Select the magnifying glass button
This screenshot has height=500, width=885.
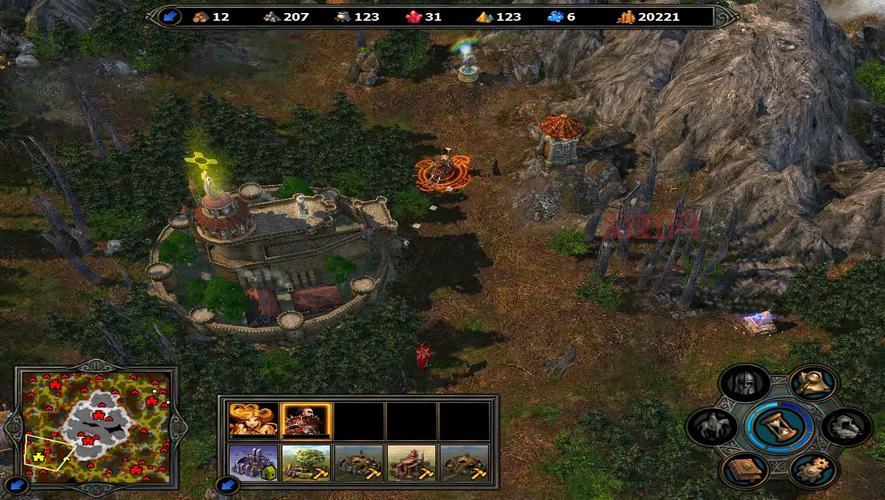click(x=812, y=381)
